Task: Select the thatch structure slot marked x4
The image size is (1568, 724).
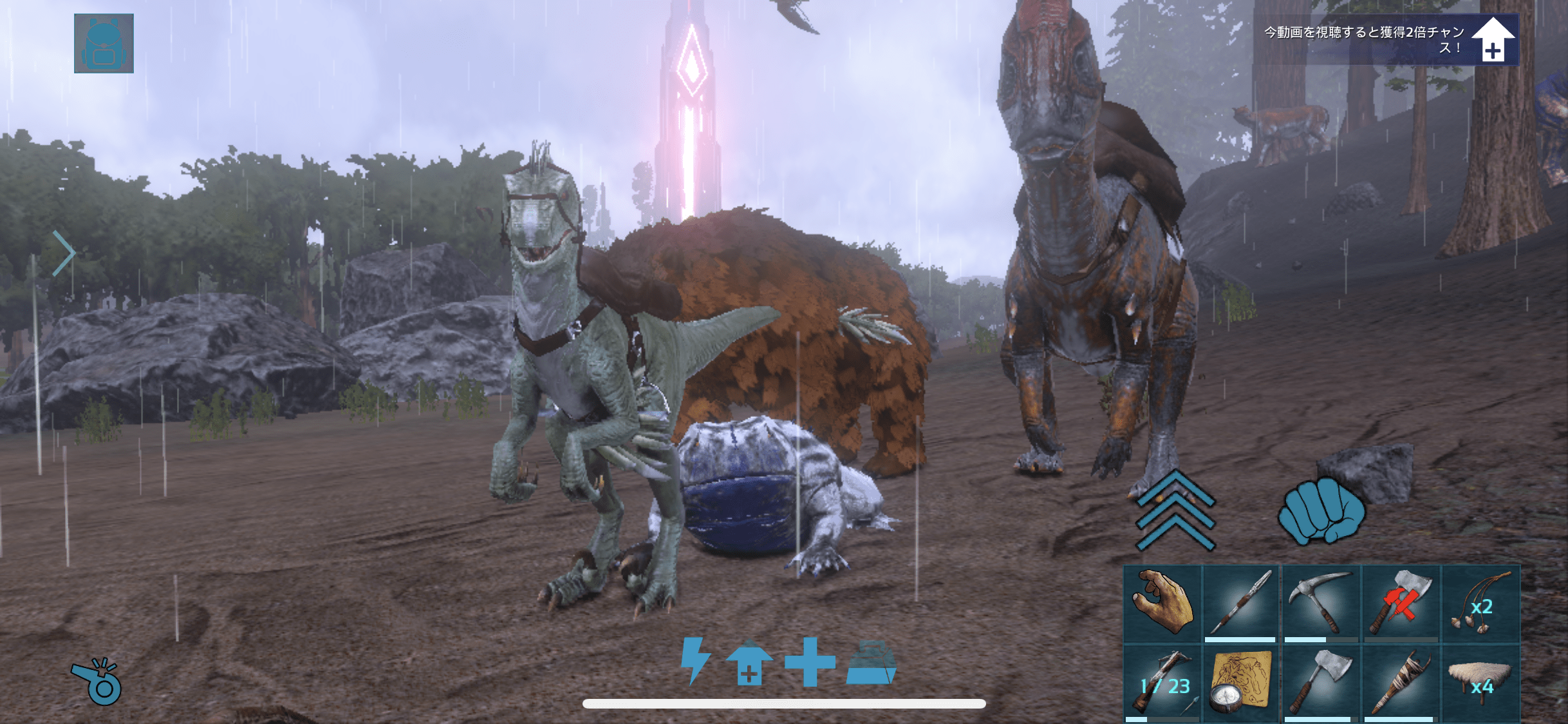Action: point(1480,683)
